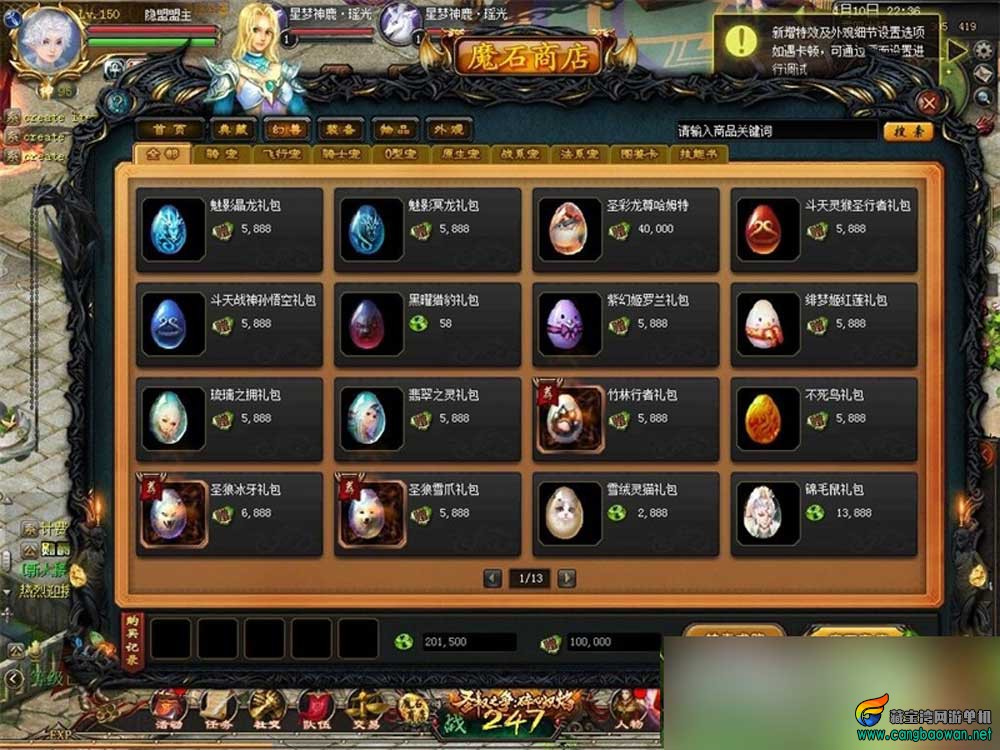Screen dimensions: 1000x750
Task: Pick the 锦毛鼠礼包 item
Action: pyautogui.click(x=824, y=514)
